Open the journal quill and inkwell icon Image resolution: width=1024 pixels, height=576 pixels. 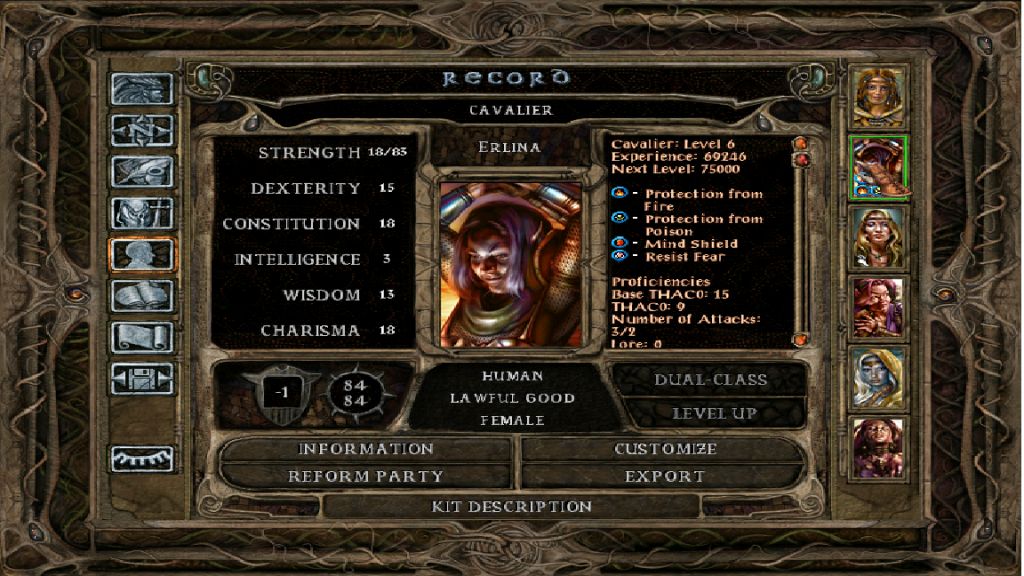142,172
